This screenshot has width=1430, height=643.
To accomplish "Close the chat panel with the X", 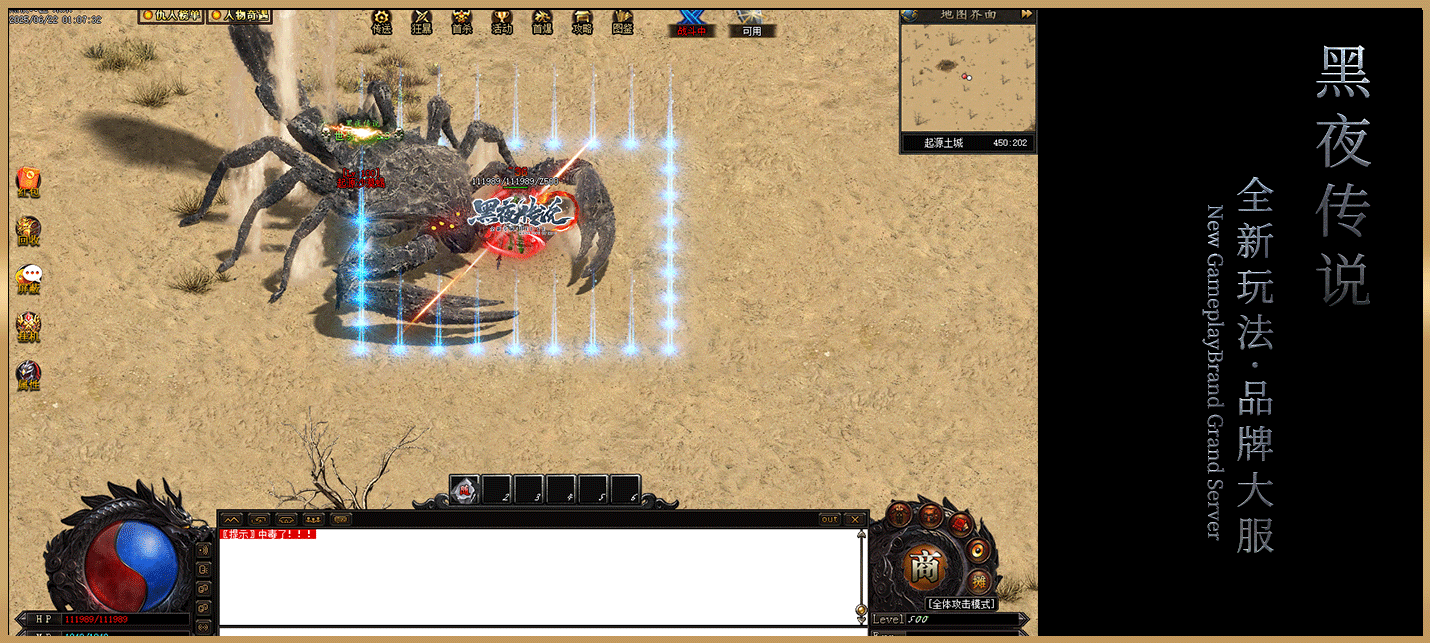I will coord(854,519).
